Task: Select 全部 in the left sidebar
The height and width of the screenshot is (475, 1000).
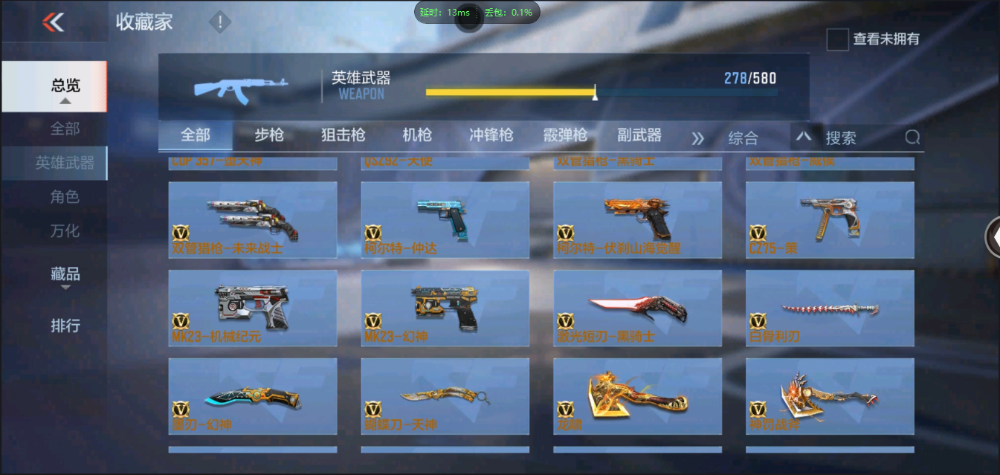Action: (x=65, y=128)
